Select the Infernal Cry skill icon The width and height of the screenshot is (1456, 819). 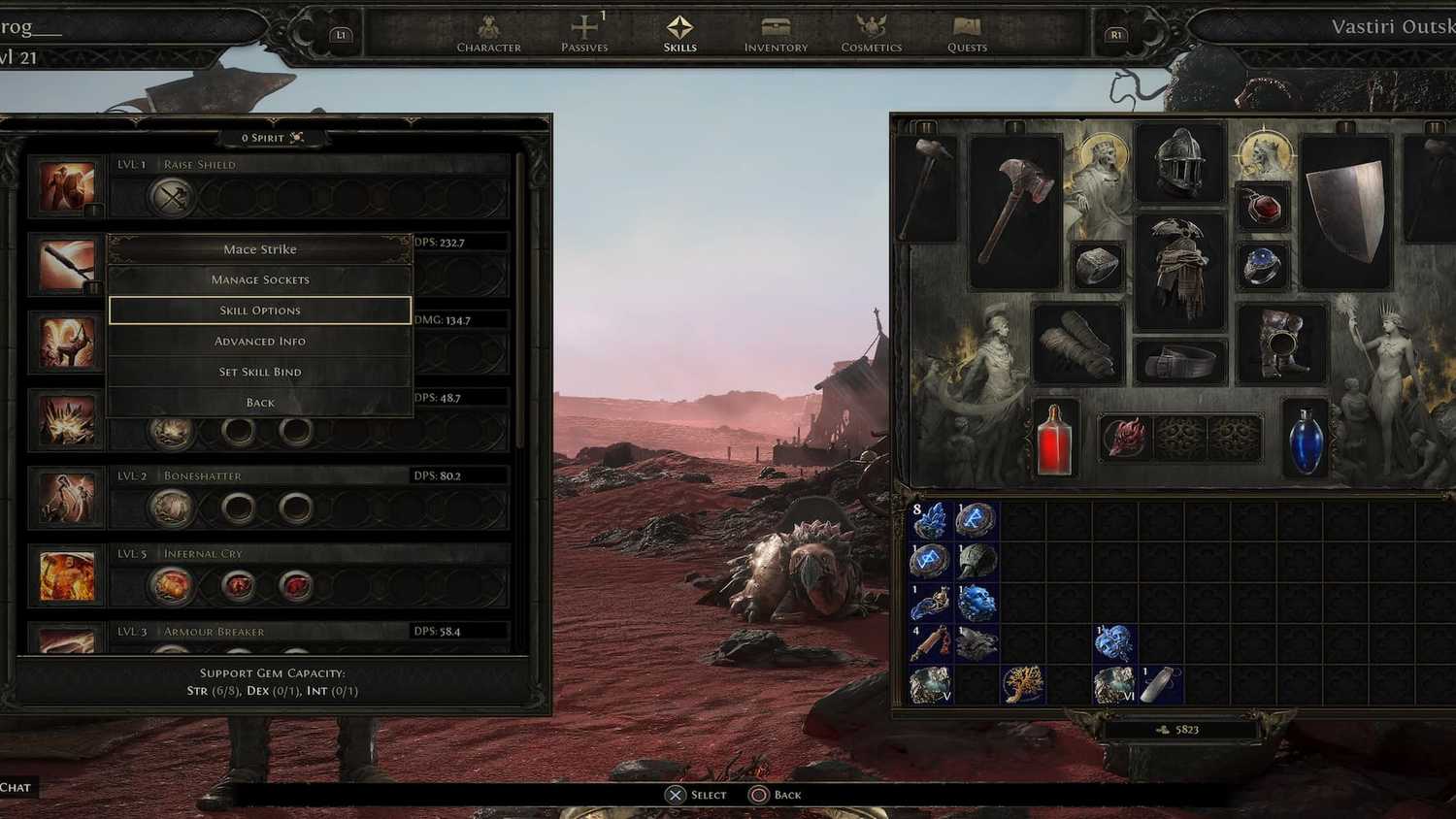coord(66,575)
